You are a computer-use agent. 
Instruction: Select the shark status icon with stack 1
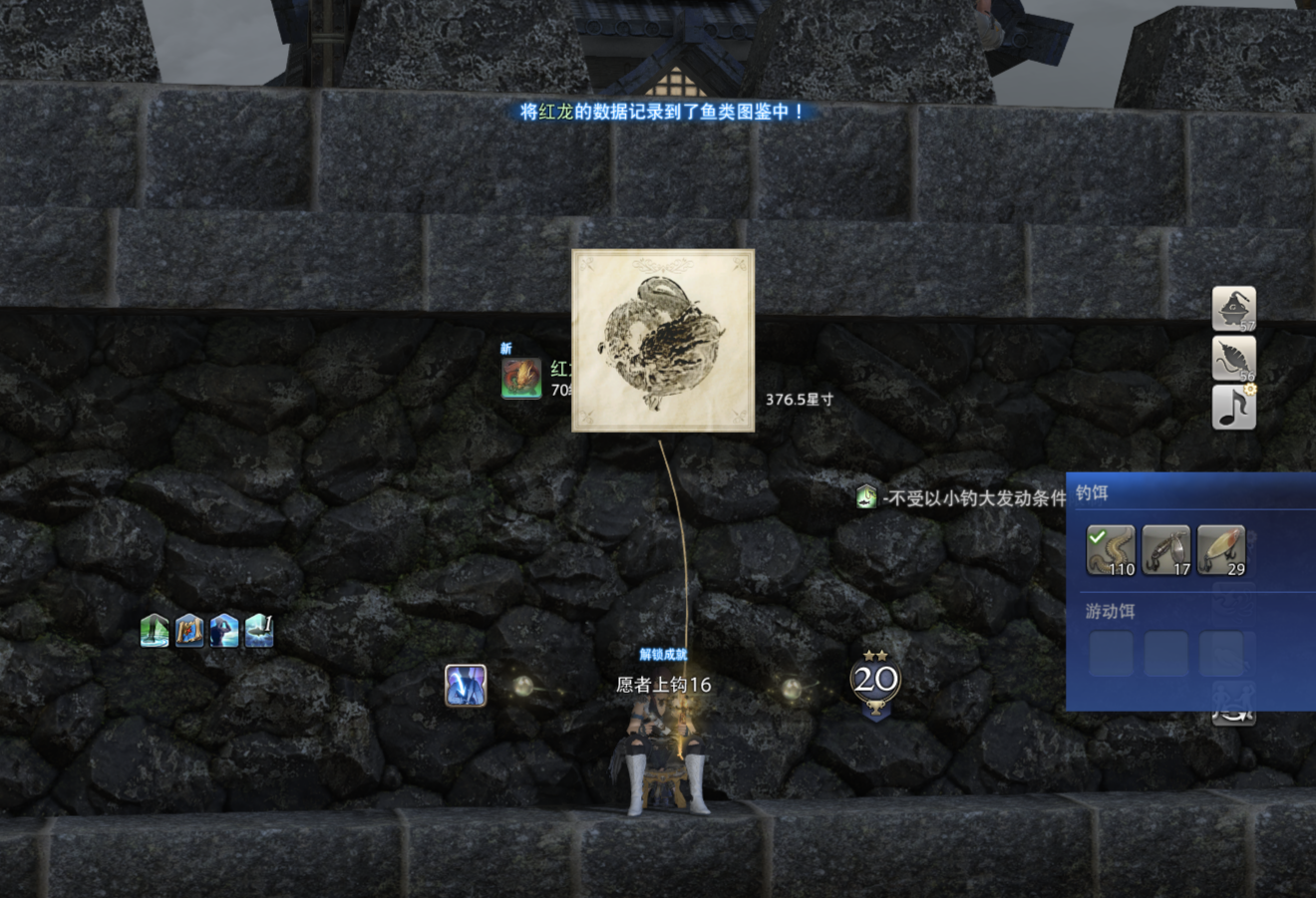pyautogui.click(x=258, y=631)
